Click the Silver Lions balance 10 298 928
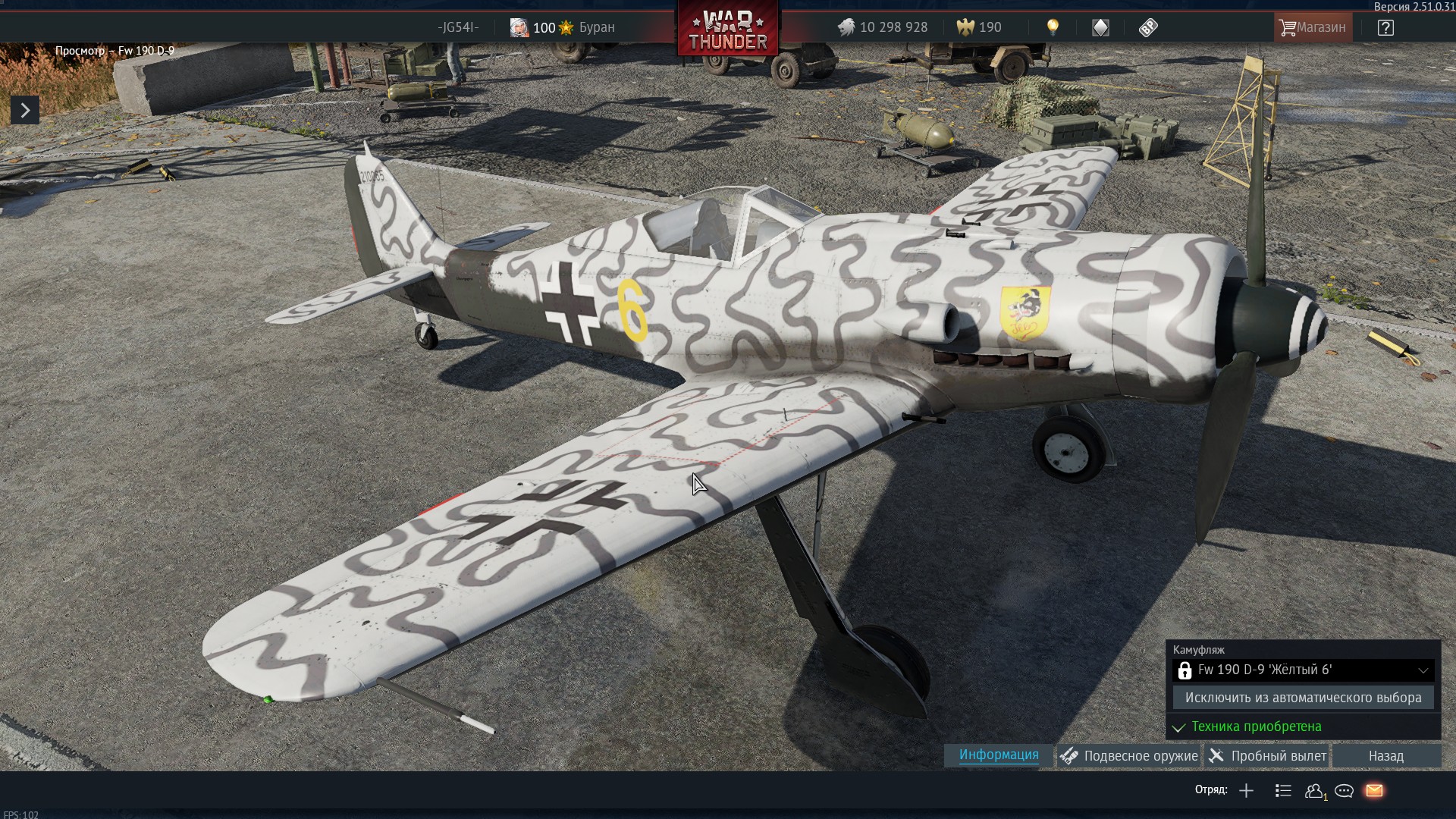Viewport: 1456px width, 819px height. tap(883, 28)
